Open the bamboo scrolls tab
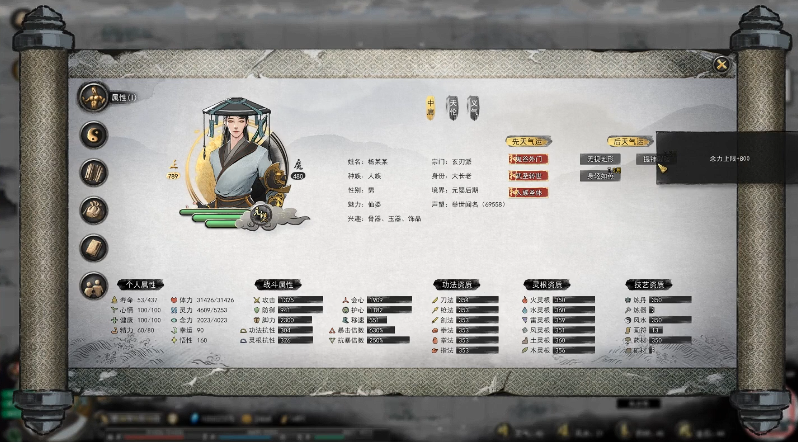 [94, 172]
